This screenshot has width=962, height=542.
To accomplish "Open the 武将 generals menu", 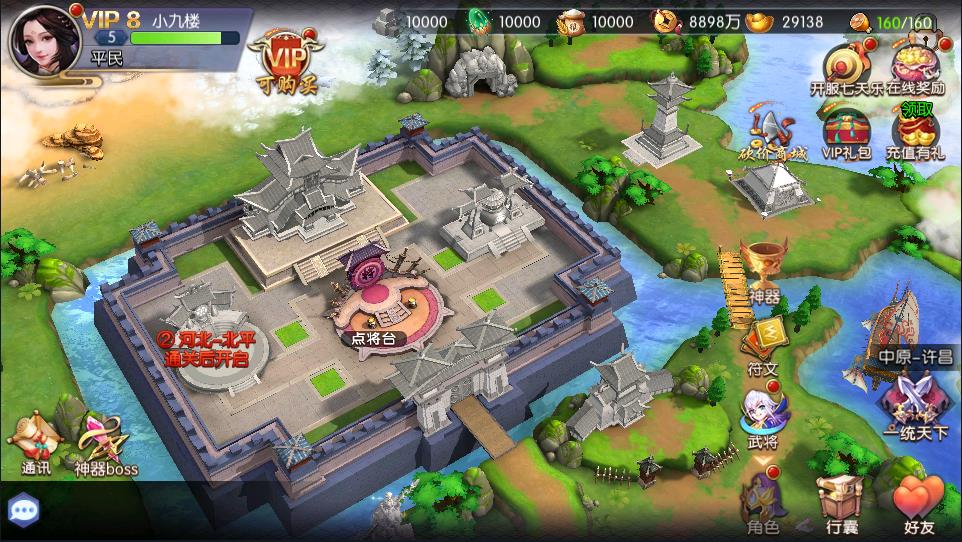I will [763, 417].
